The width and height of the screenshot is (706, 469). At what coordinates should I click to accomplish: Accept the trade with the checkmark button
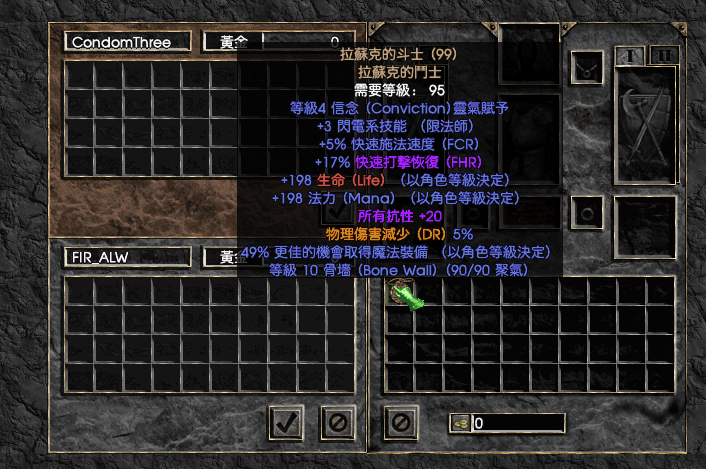[287, 422]
